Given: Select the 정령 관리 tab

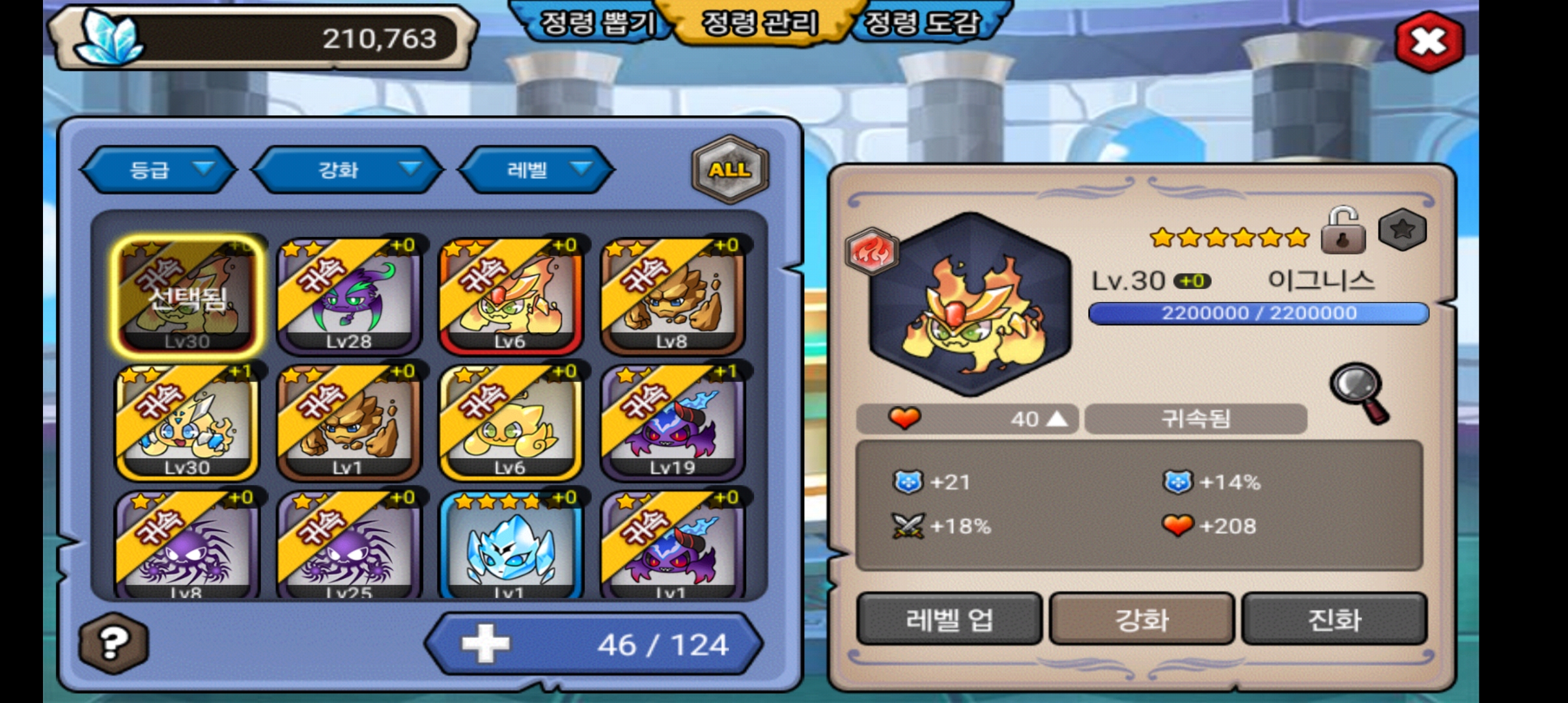Looking at the screenshot, I should 759,24.
